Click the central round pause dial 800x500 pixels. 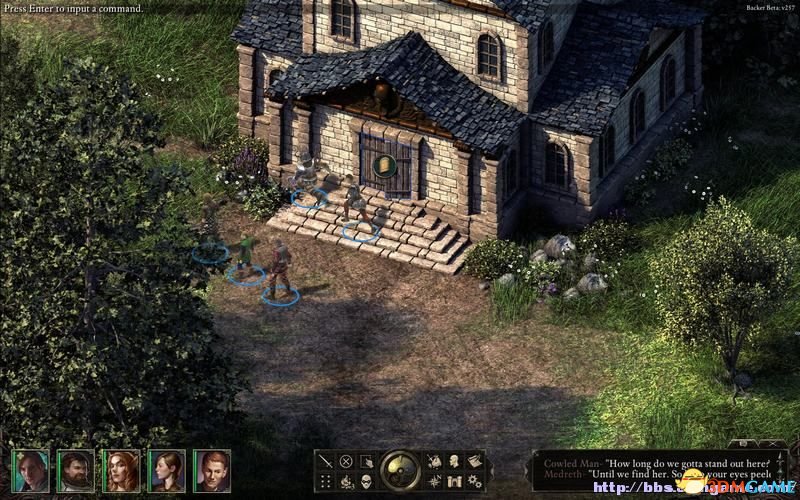pyautogui.click(x=400, y=470)
